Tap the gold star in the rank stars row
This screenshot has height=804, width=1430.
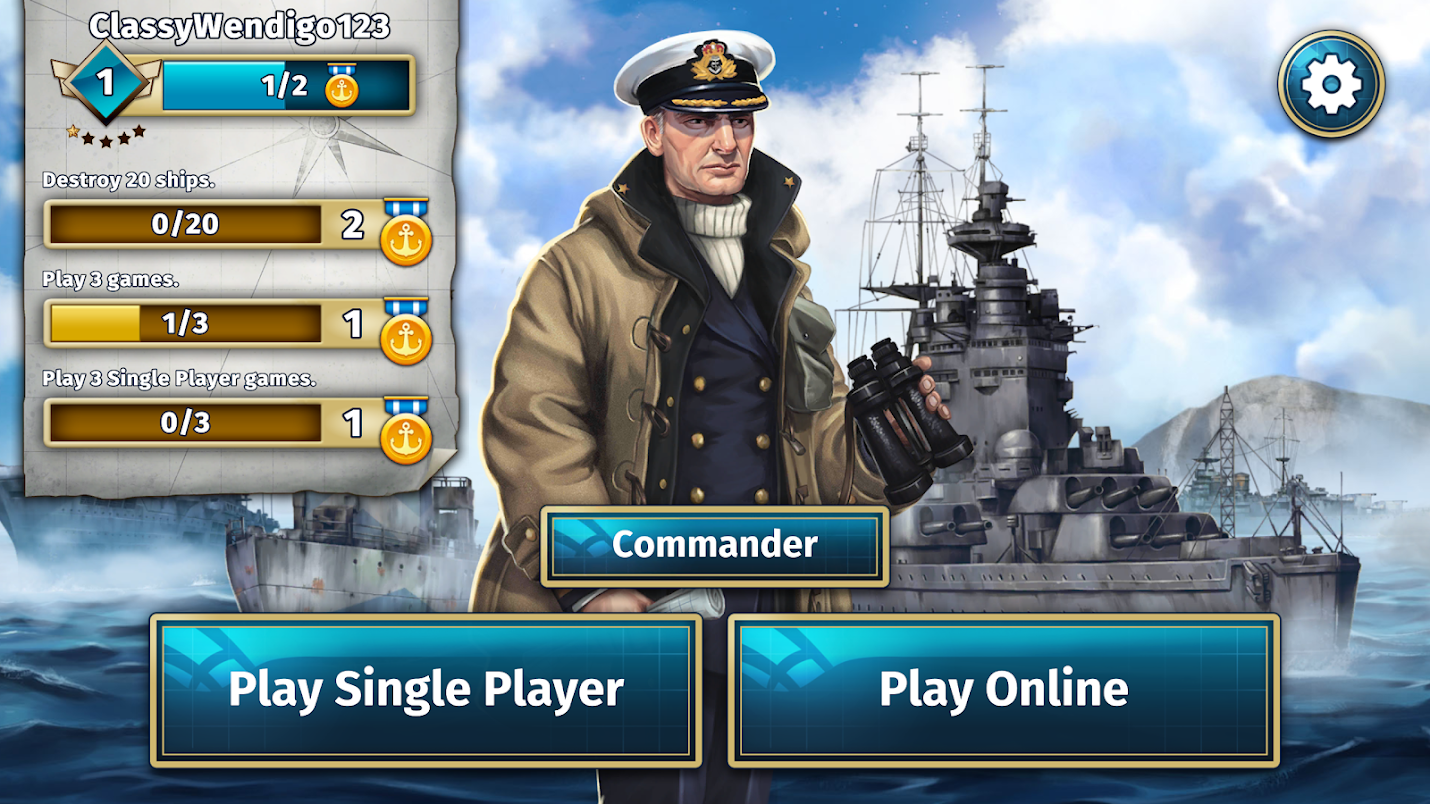(73, 132)
